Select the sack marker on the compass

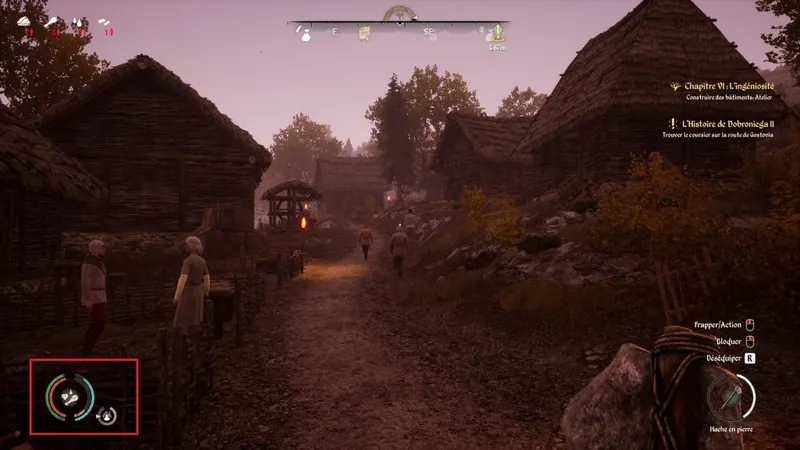tap(304, 34)
